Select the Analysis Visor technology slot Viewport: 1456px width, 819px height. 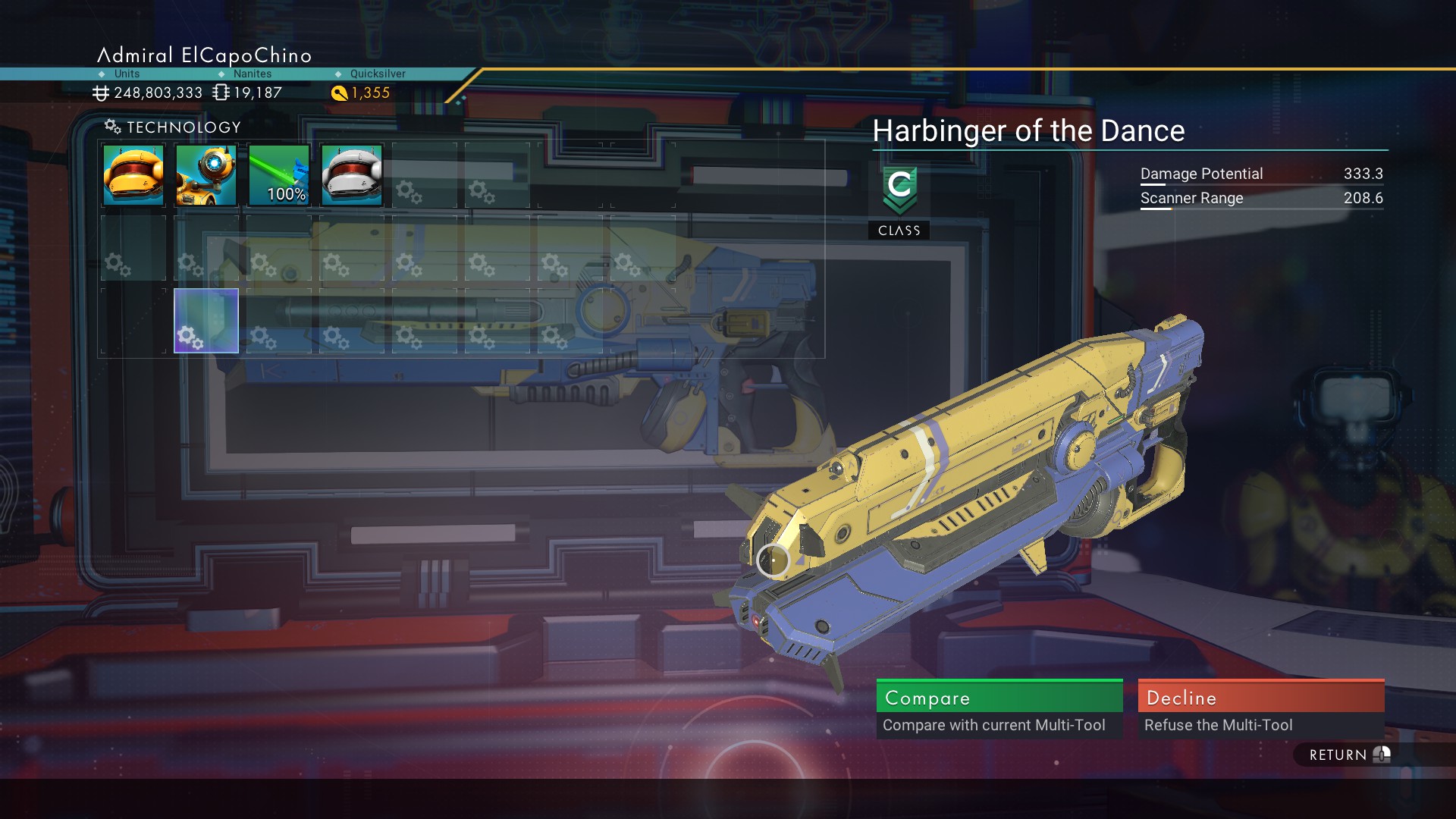pos(206,175)
